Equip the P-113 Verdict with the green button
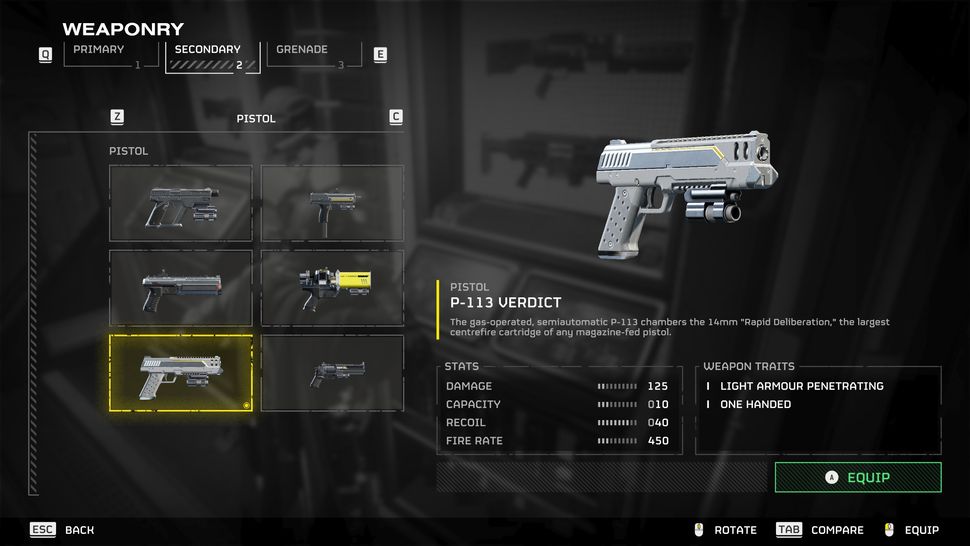The image size is (970, 546). click(858, 477)
